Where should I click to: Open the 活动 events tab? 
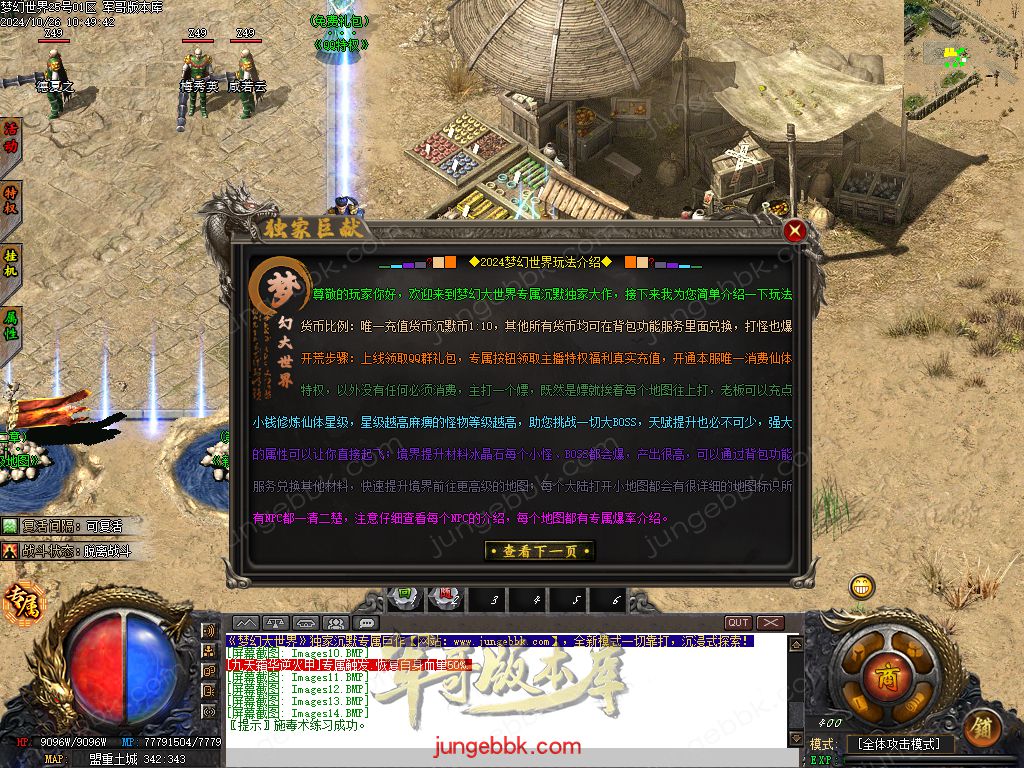11,137
